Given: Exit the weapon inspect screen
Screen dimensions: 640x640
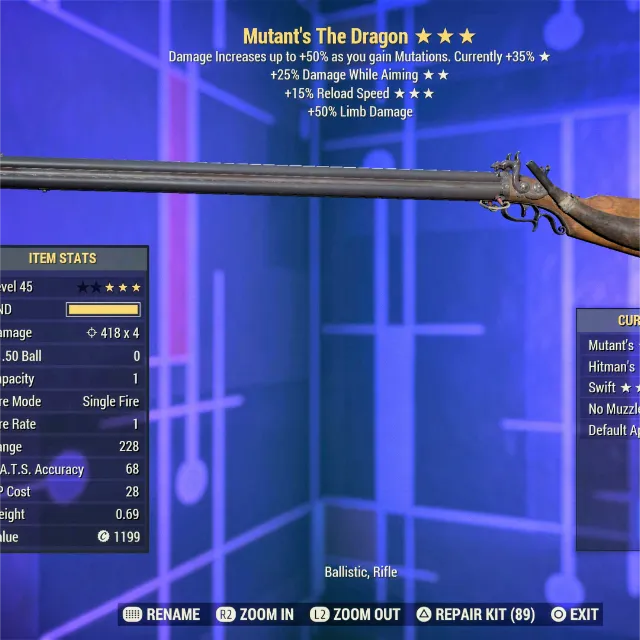Looking at the screenshot, I should 575,614.
